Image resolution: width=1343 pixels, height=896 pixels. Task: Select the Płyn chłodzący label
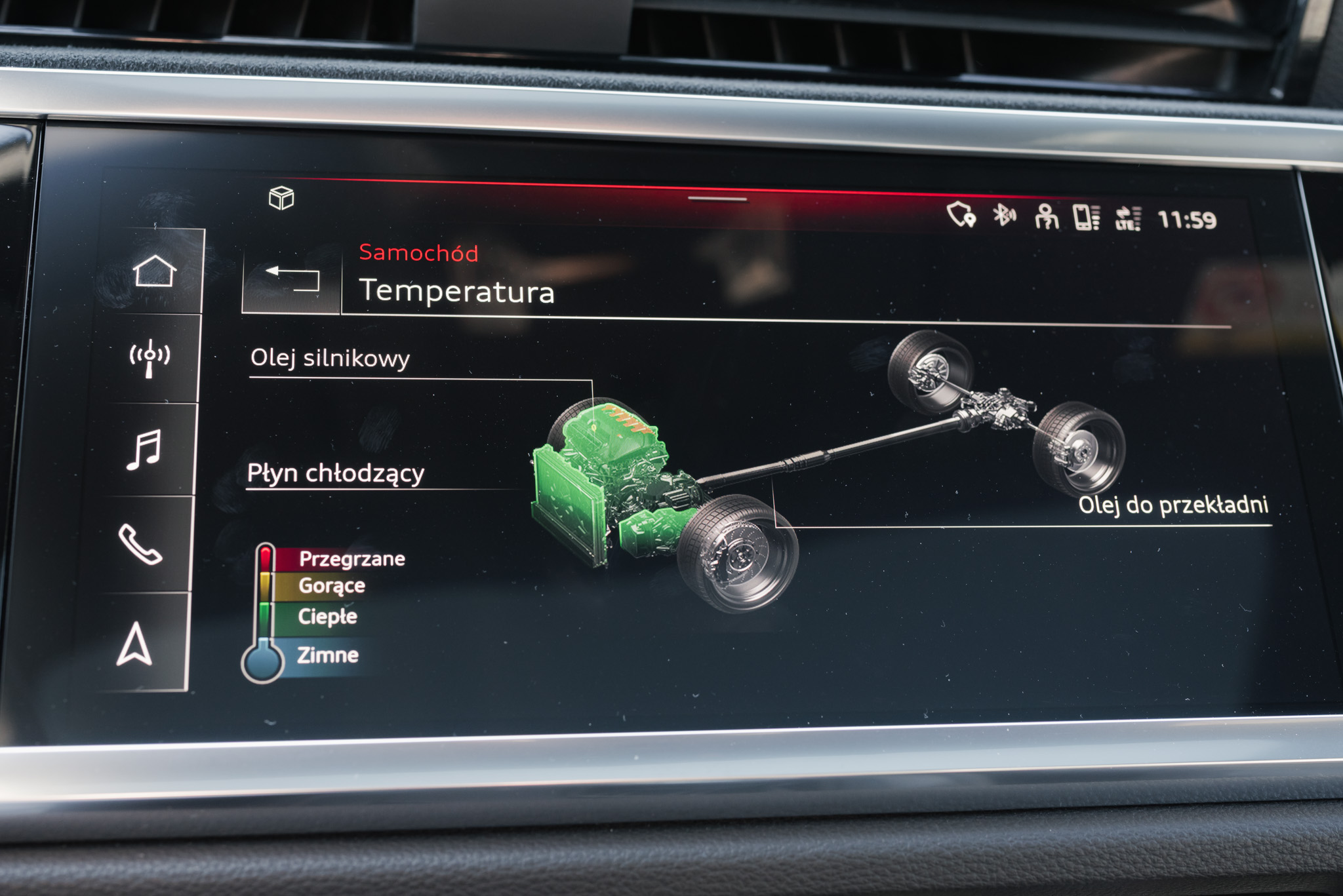coord(335,473)
